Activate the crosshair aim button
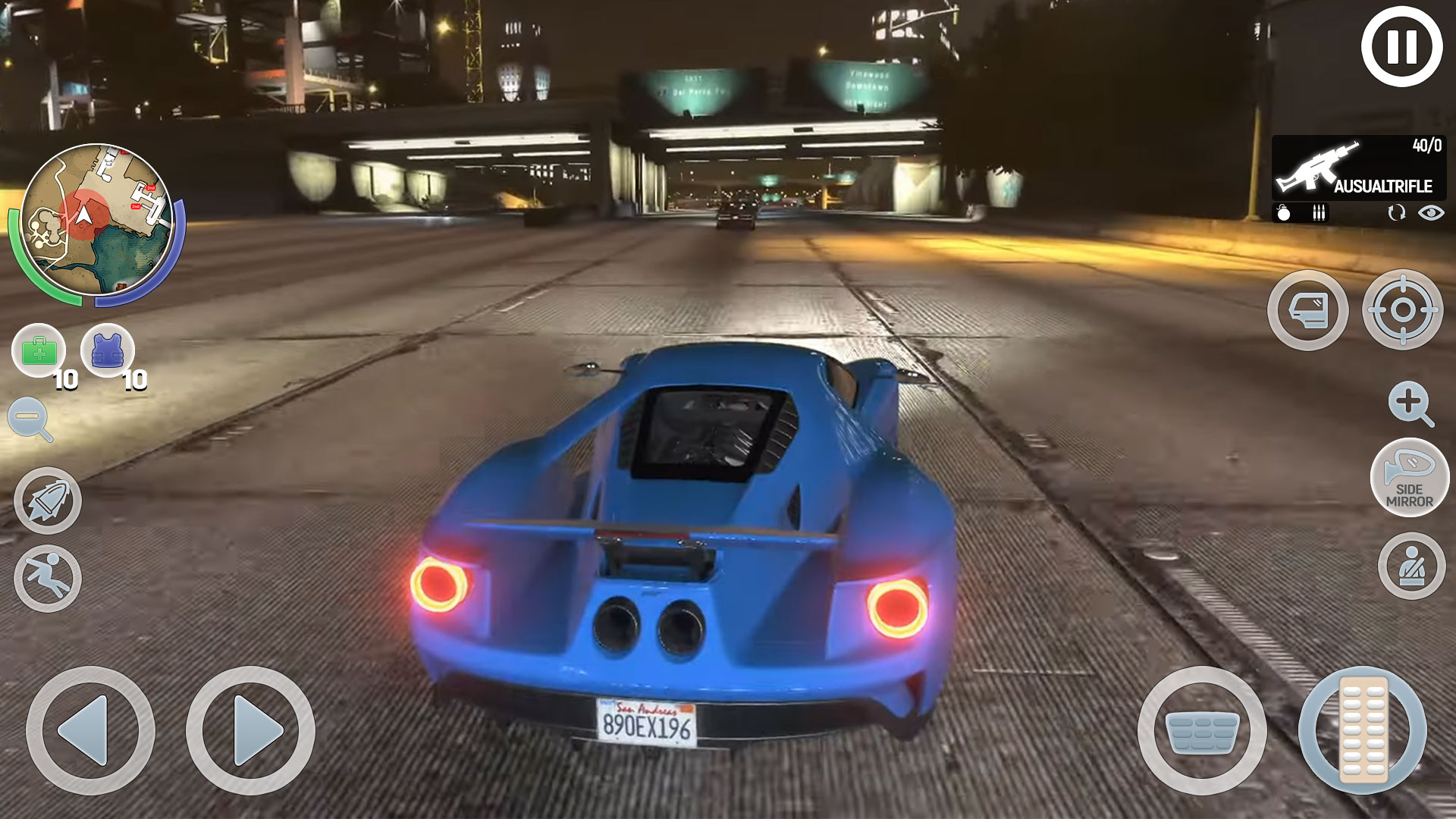Screen dimensions: 1456x819 (1402, 310)
